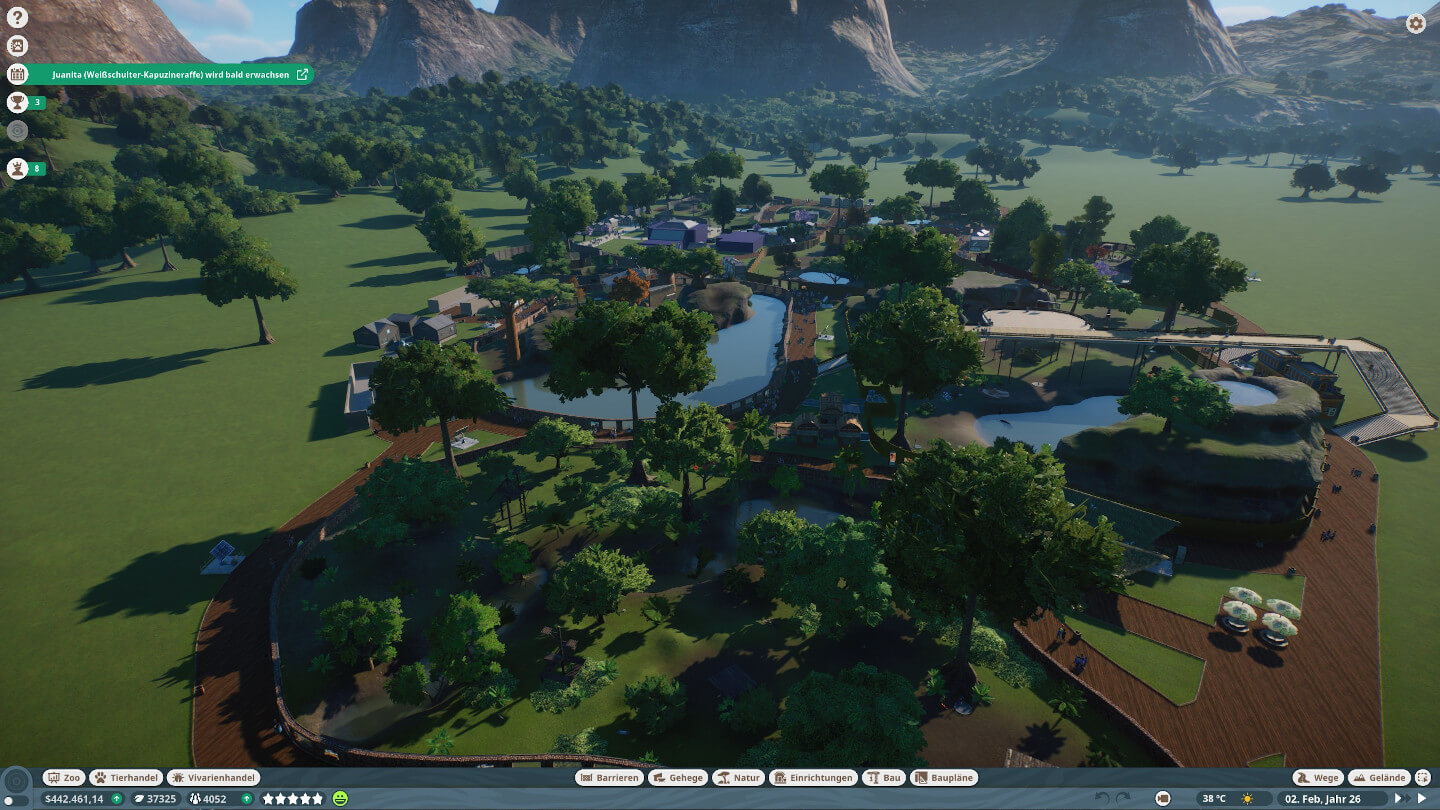Open the question mark help icon
The image size is (1440, 810).
[17, 17]
